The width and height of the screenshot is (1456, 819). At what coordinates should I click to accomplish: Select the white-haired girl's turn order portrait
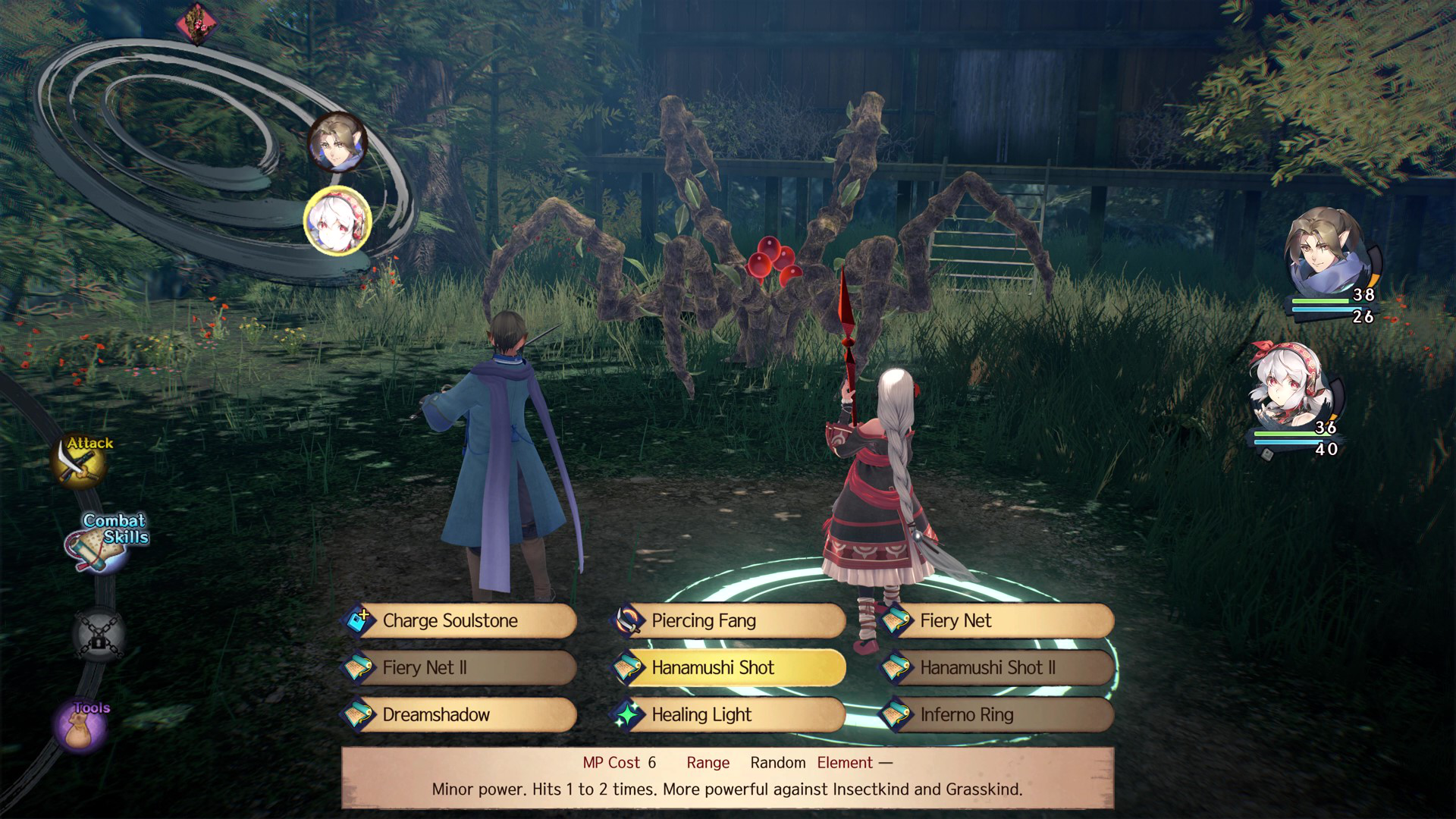(337, 221)
